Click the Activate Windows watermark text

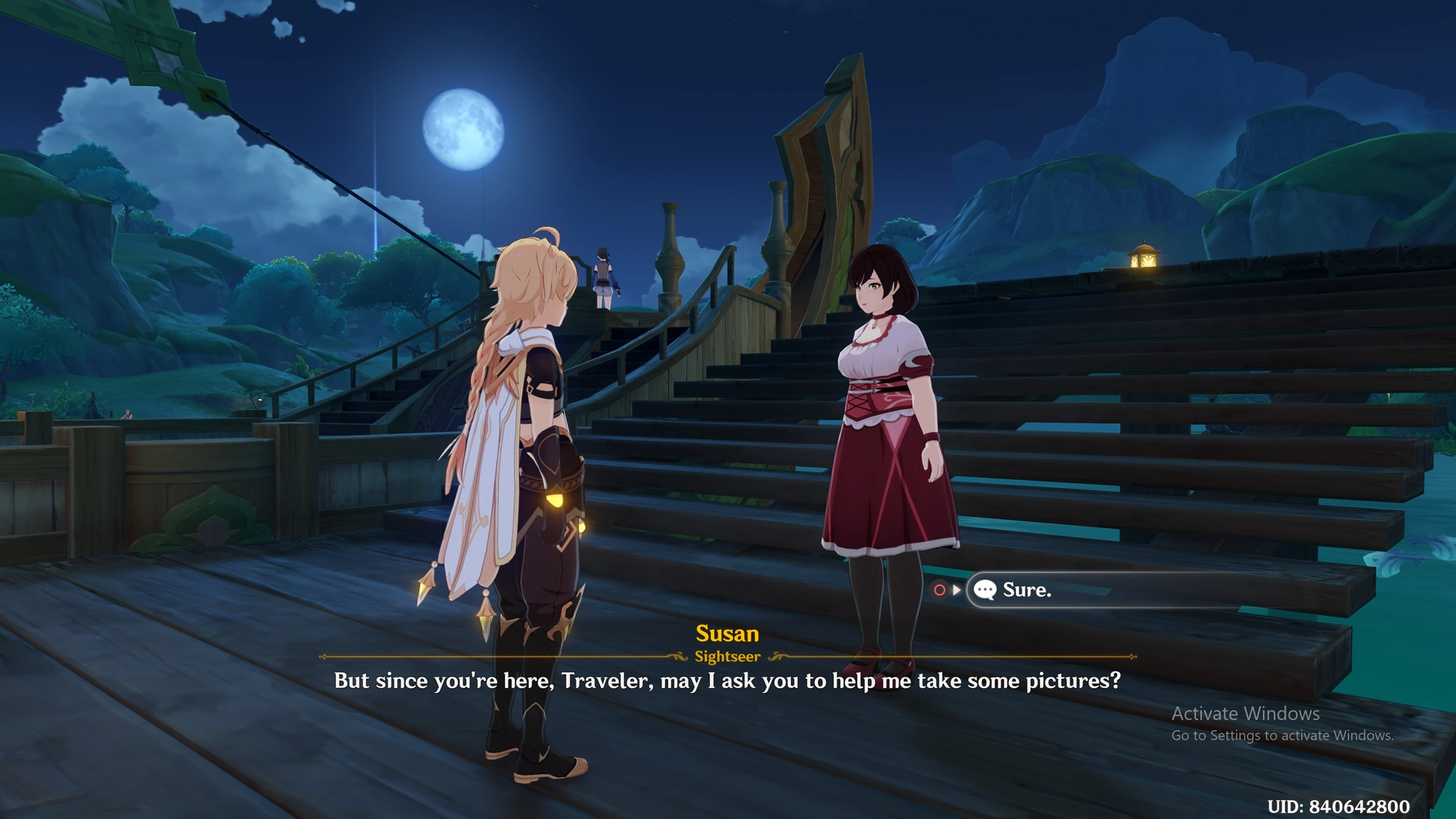[1246, 713]
